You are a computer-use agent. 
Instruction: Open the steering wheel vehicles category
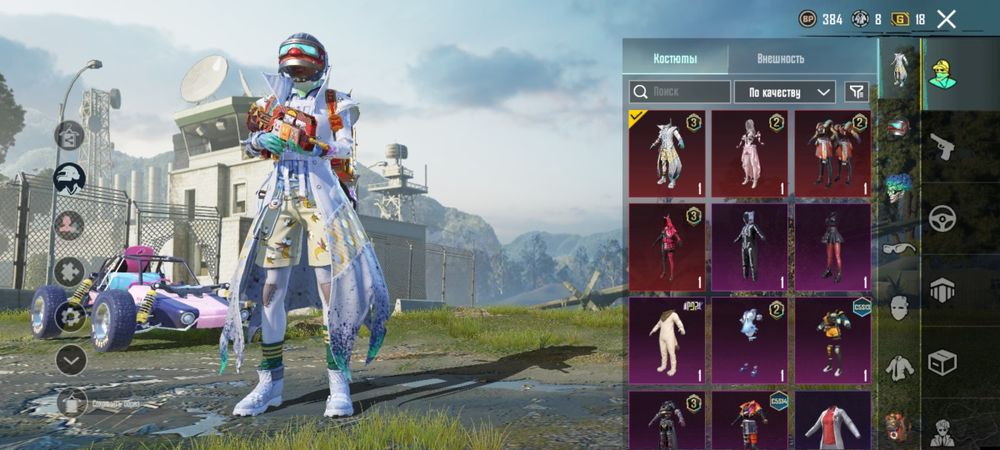942,219
